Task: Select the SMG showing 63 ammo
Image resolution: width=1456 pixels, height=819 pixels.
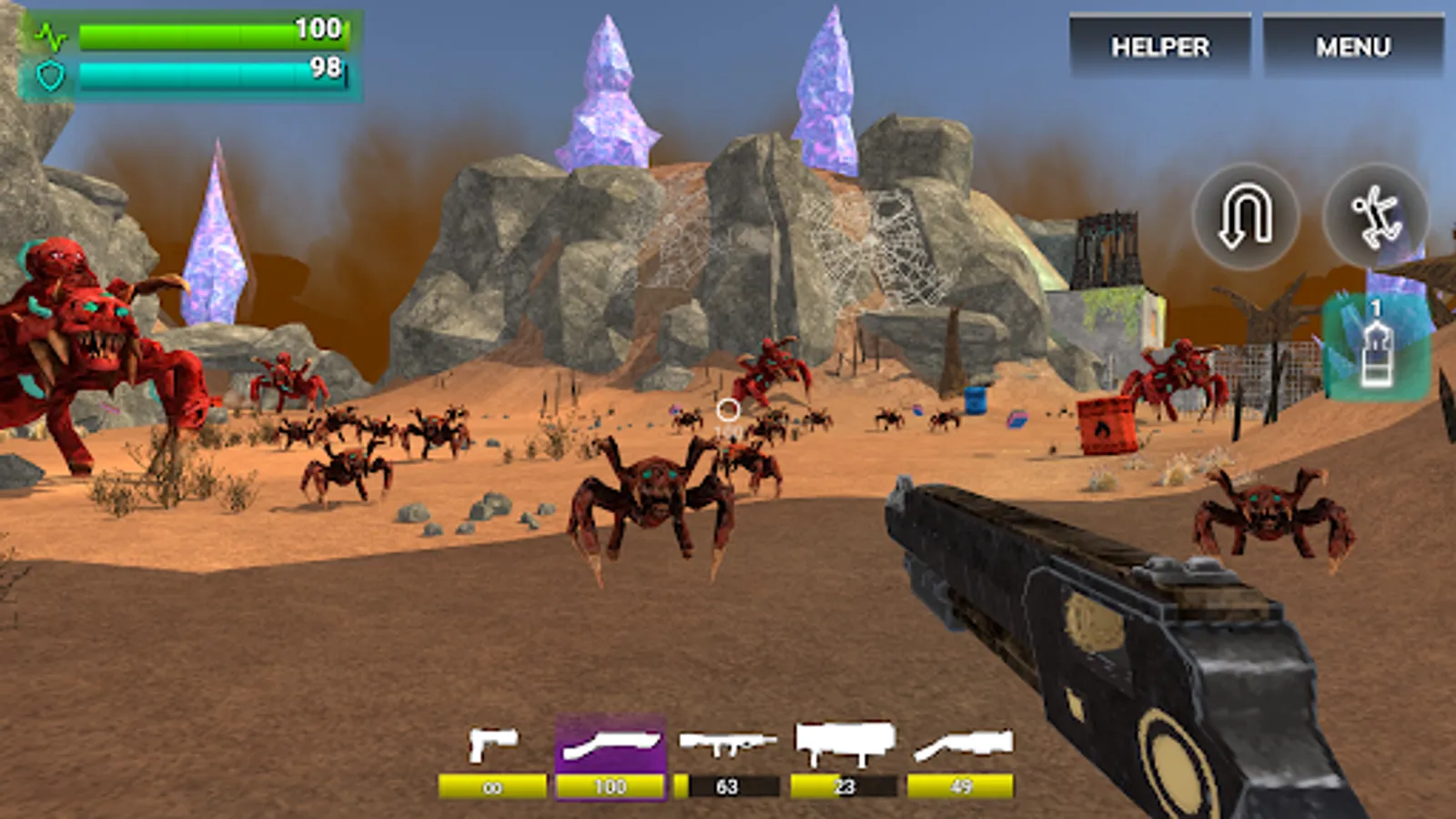Action: click(x=725, y=743)
